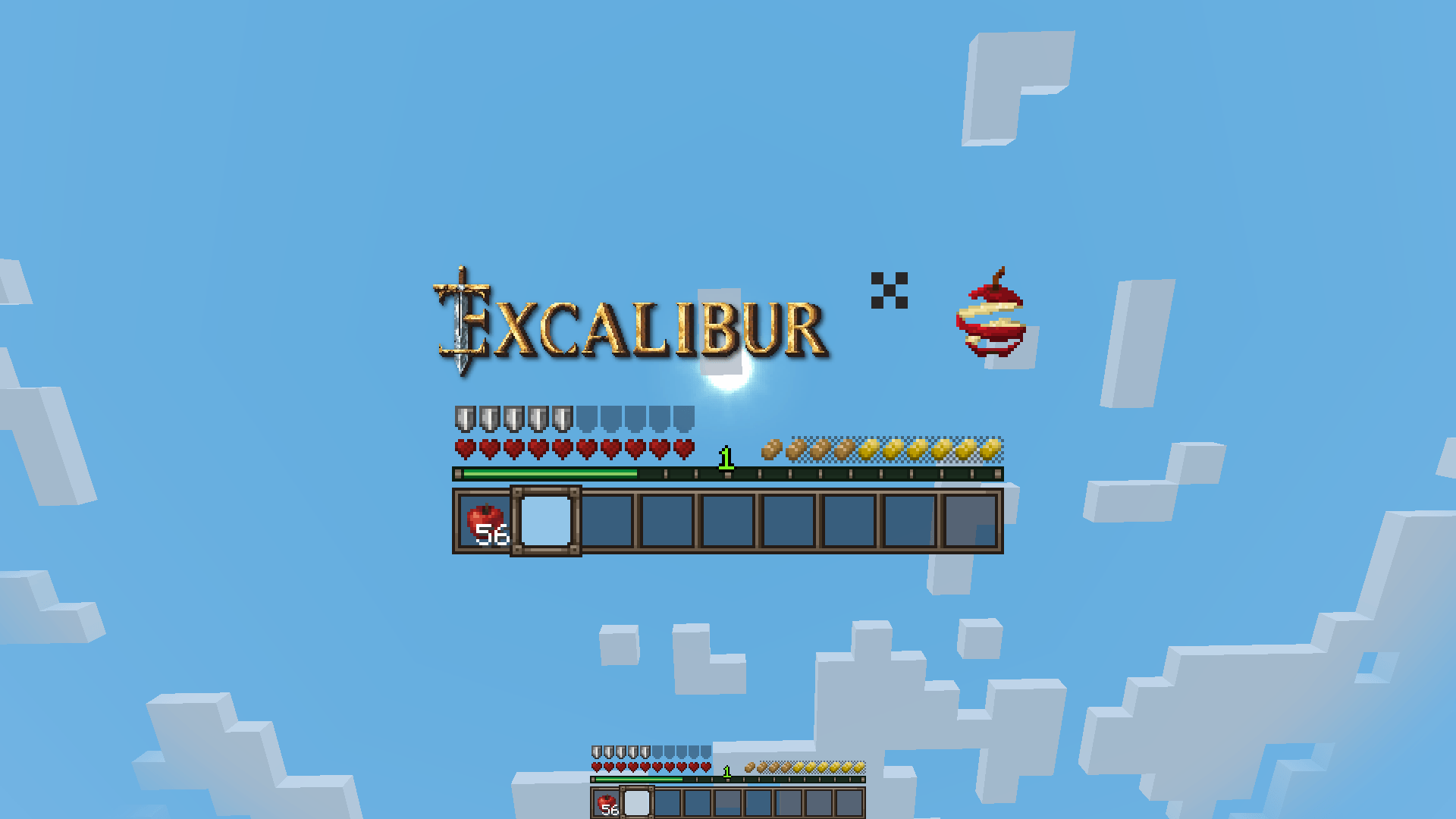Click the rightmost red heart icon
The image size is (1456, 819).
coord(682,450)
